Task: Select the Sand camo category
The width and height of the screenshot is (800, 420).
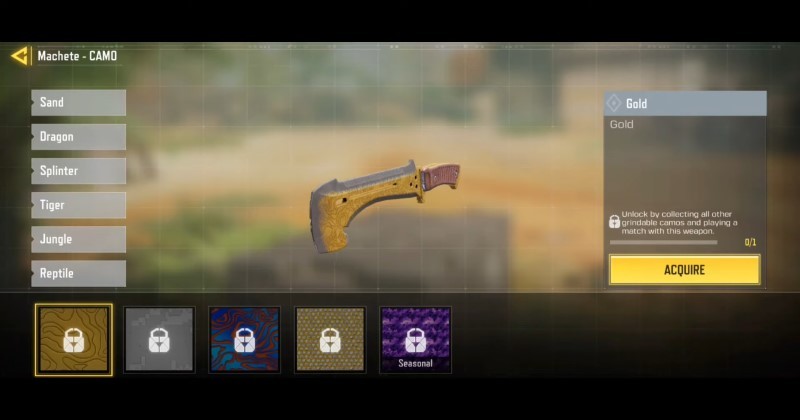Action: [78, 103]
